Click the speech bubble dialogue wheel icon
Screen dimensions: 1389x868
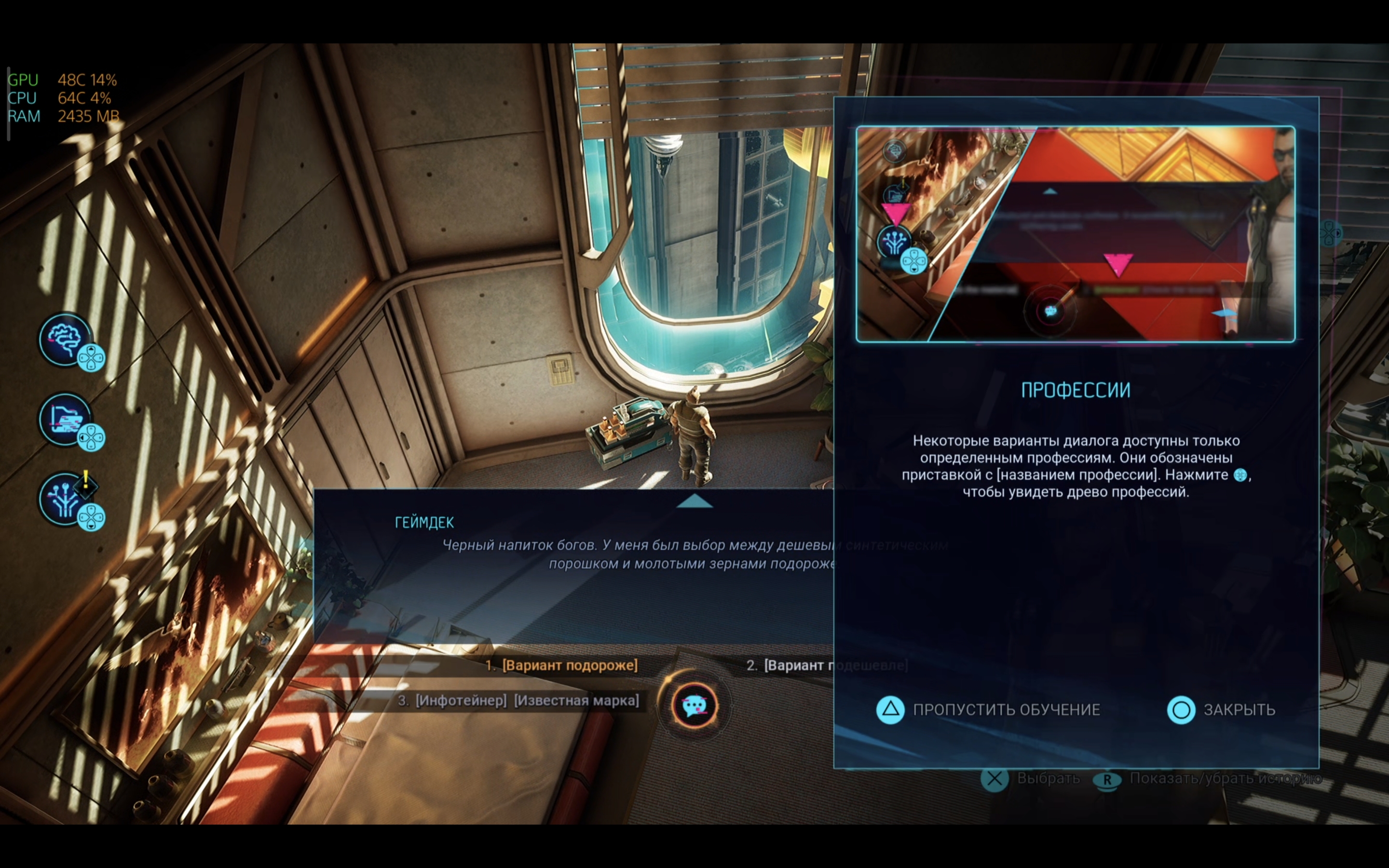694,705
